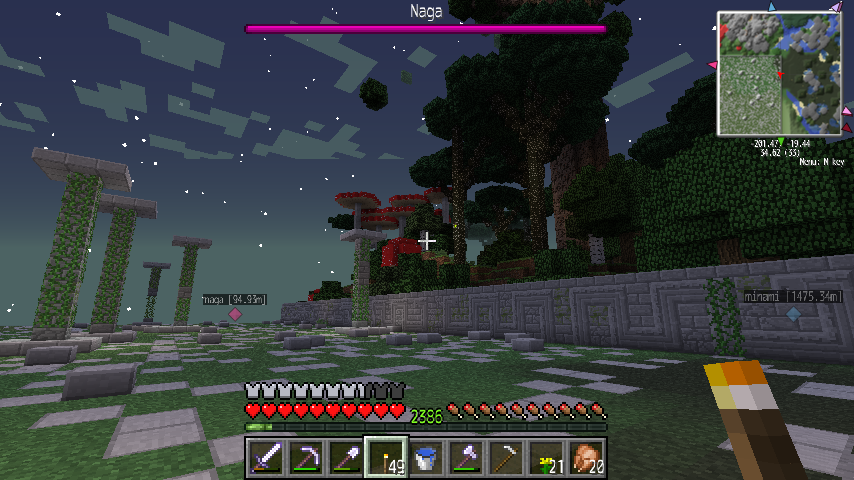The image size is (854, 480).
Task: Select the water bucket slot
Action: click(426, 457)
